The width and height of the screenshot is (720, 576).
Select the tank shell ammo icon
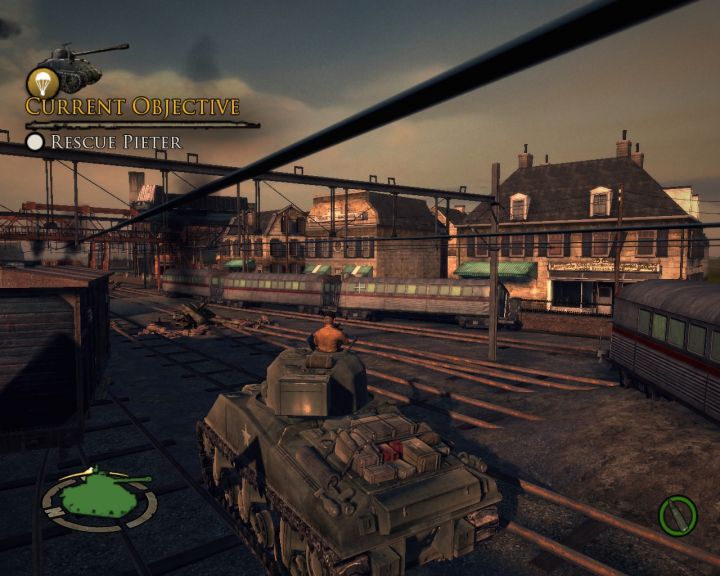point(677,516)
